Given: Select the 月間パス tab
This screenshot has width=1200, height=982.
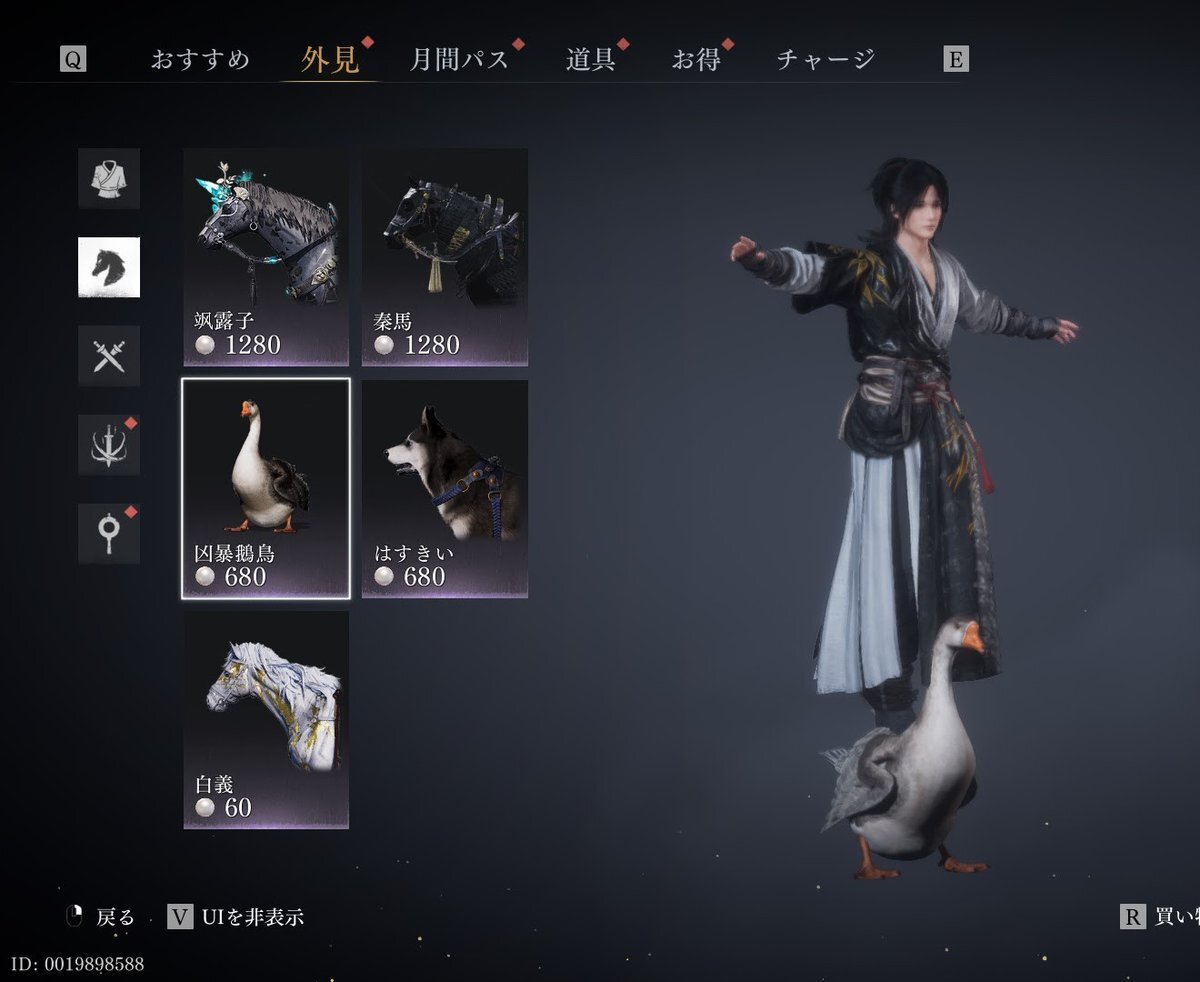Looking at the screenshot, I should (459, 59).
